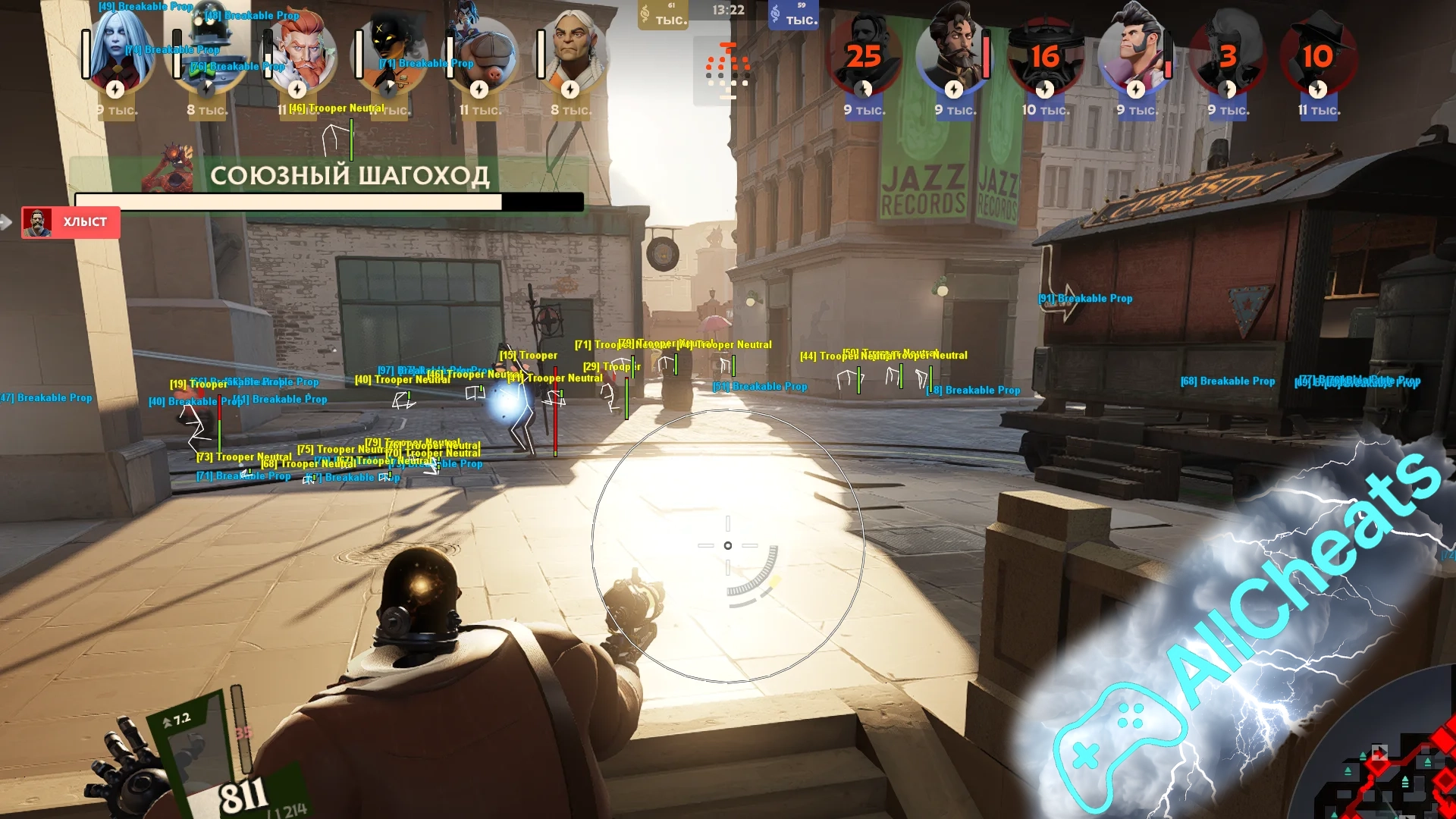
Task: Select enemy portrait with respawn timer 3
Action: point(1227,55)
